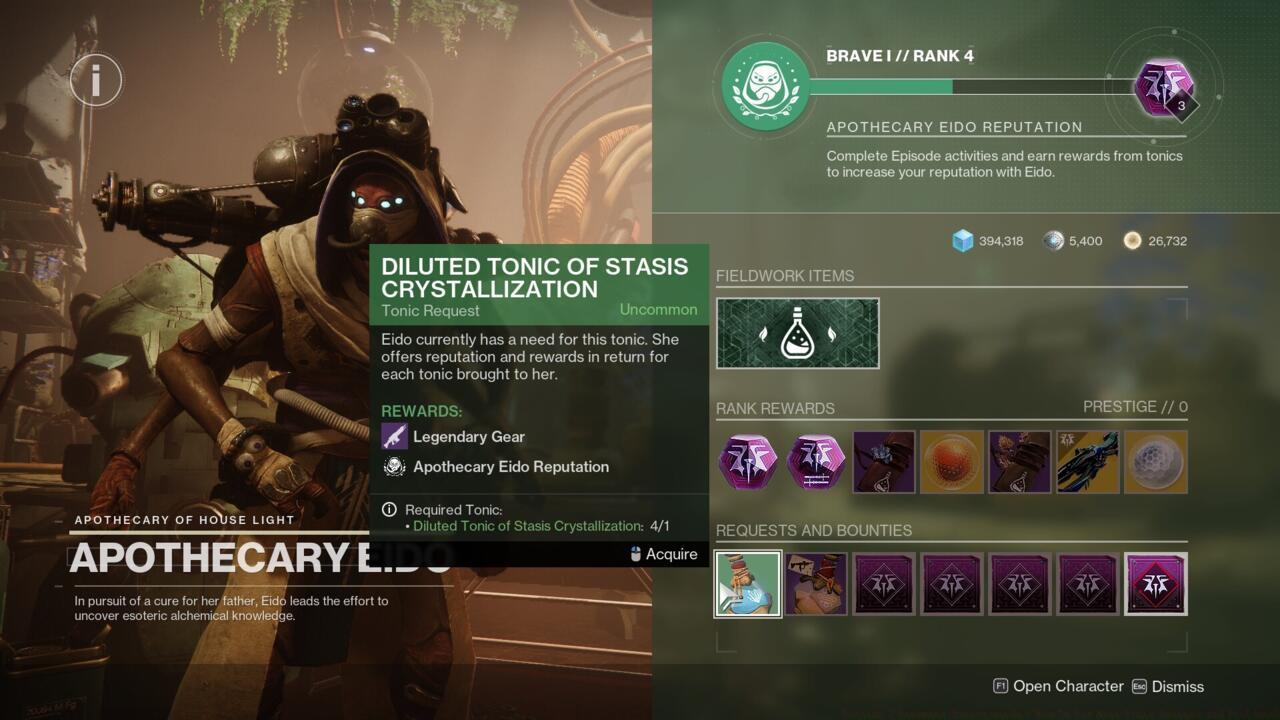Inspect the second engram reward with bars
The width and height of the screenshot is (1280, 720).
(816, 462)
